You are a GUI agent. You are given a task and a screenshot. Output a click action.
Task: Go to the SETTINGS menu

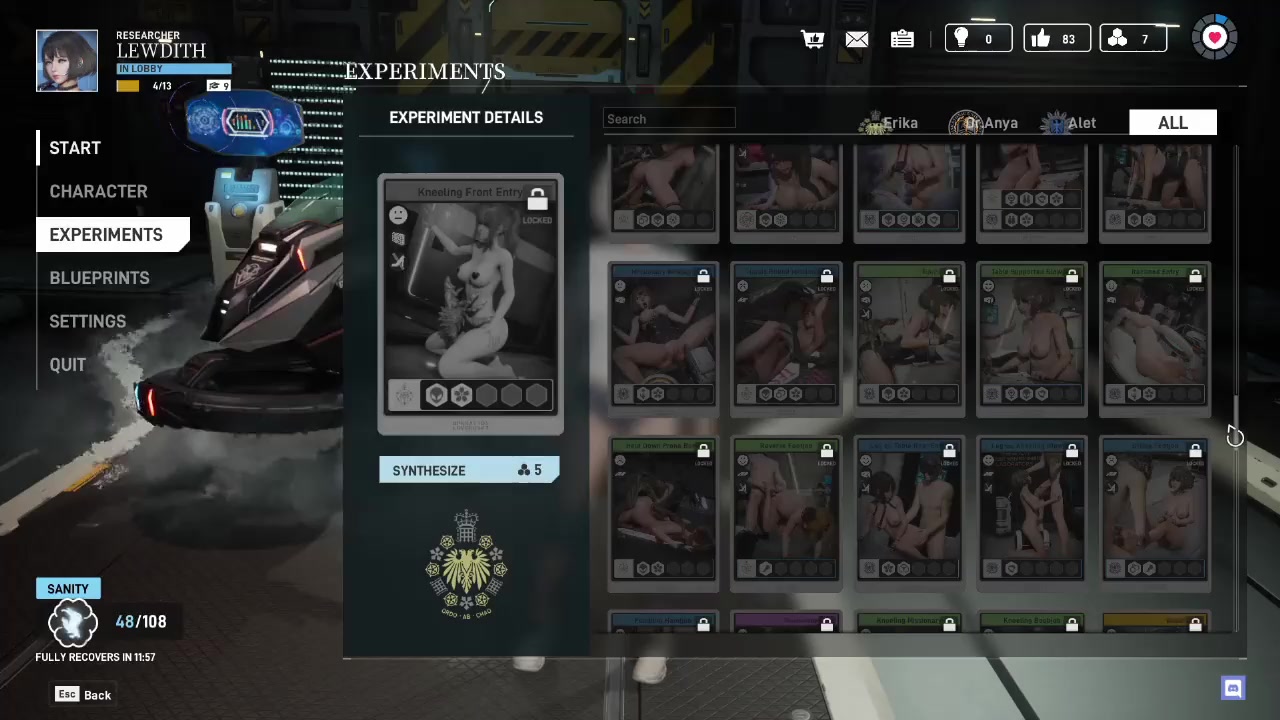click(87, 321)
